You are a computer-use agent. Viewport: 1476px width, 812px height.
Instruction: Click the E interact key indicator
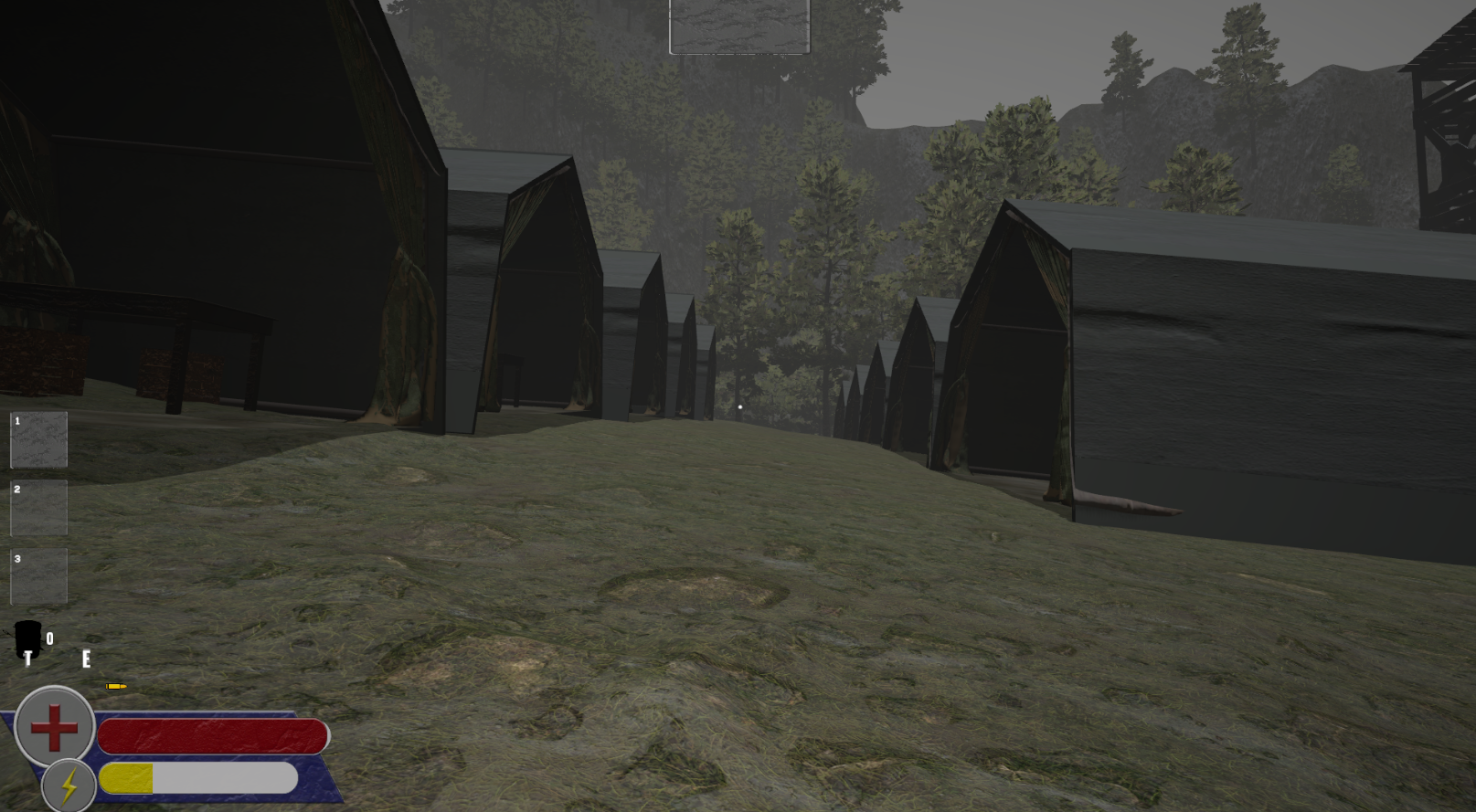87,659
